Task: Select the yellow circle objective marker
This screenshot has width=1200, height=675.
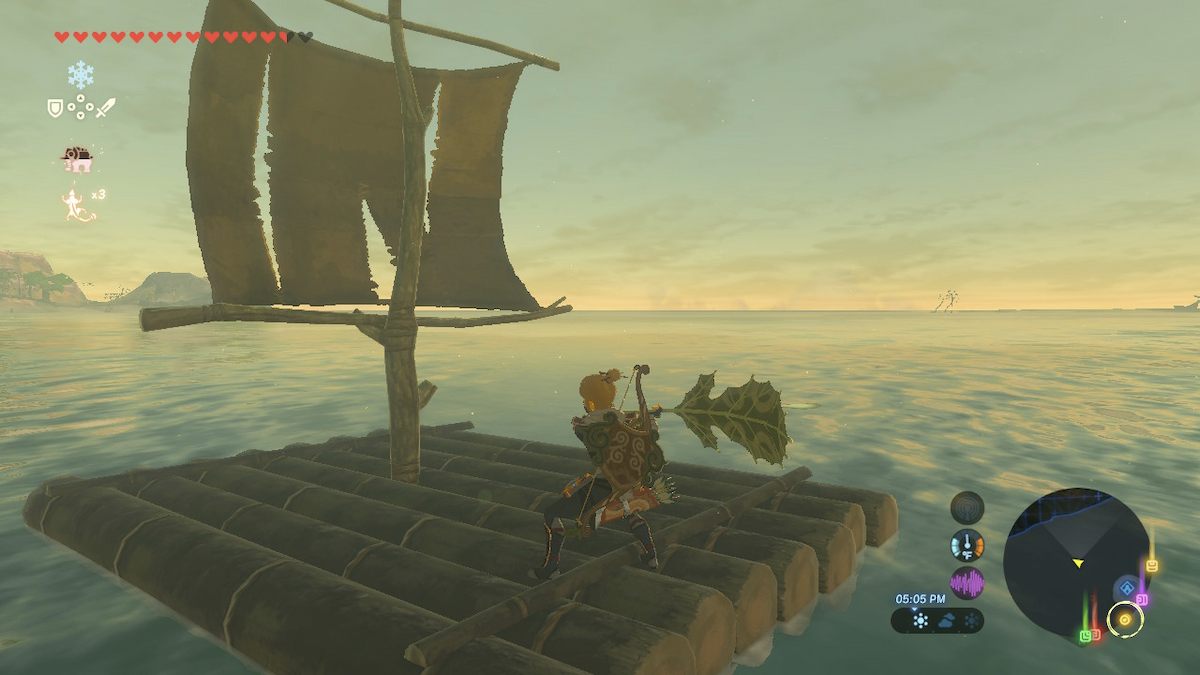Action: pos(1125,620)
